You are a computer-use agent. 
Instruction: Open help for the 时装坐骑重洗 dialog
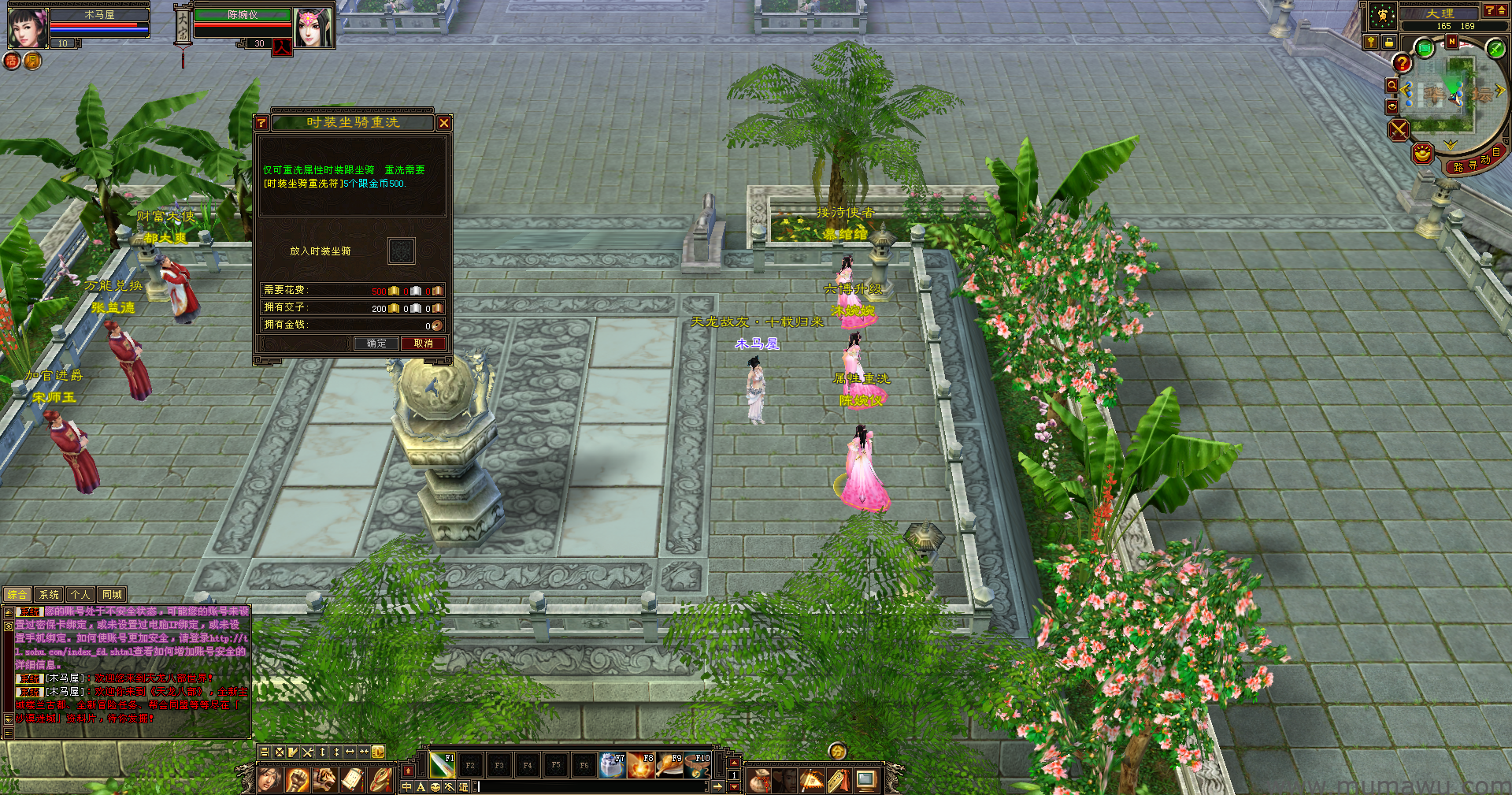pyautogui.click(x=261, y=123)
